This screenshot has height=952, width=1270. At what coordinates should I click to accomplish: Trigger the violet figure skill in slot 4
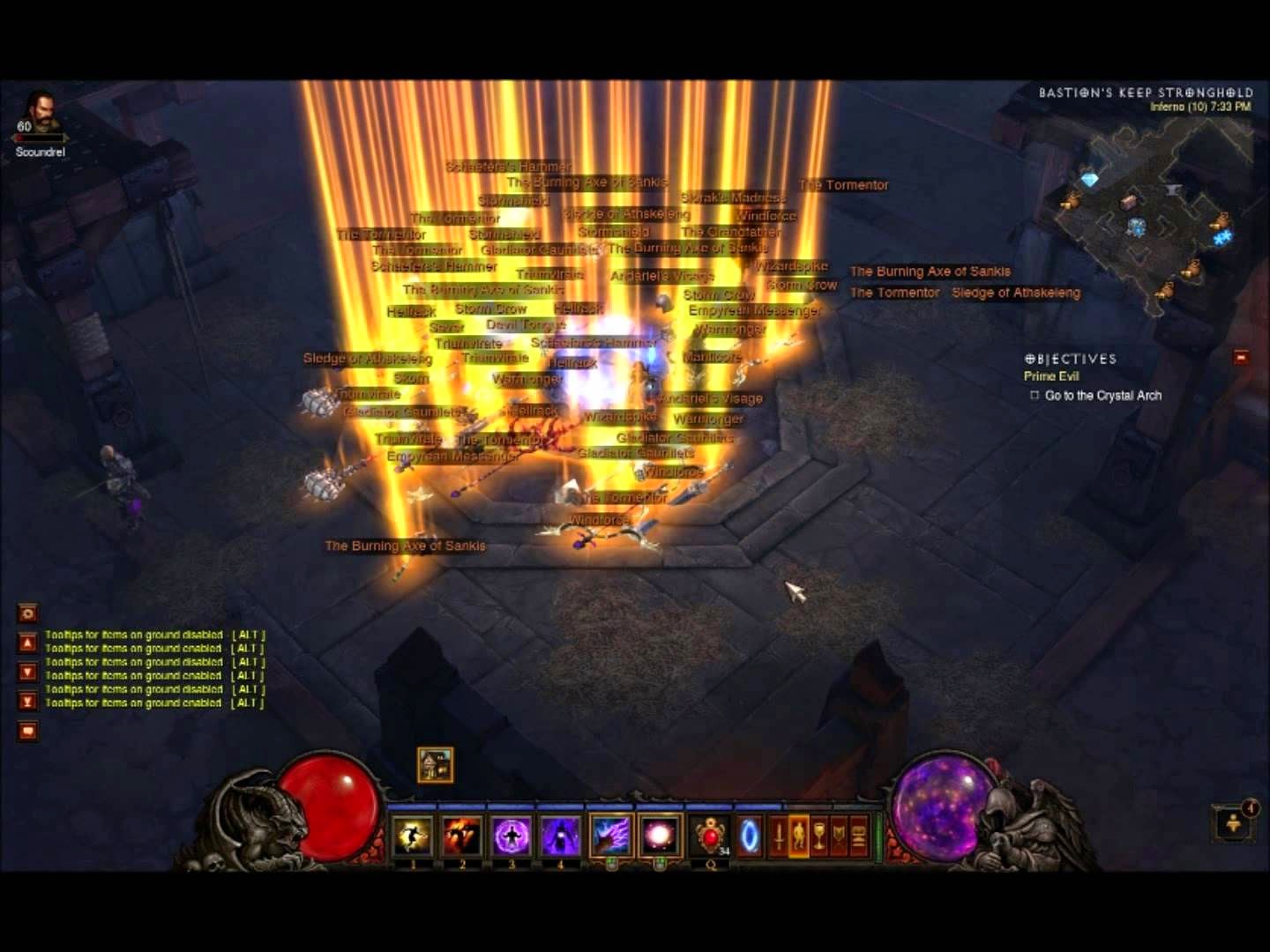[x=559, y=835]
